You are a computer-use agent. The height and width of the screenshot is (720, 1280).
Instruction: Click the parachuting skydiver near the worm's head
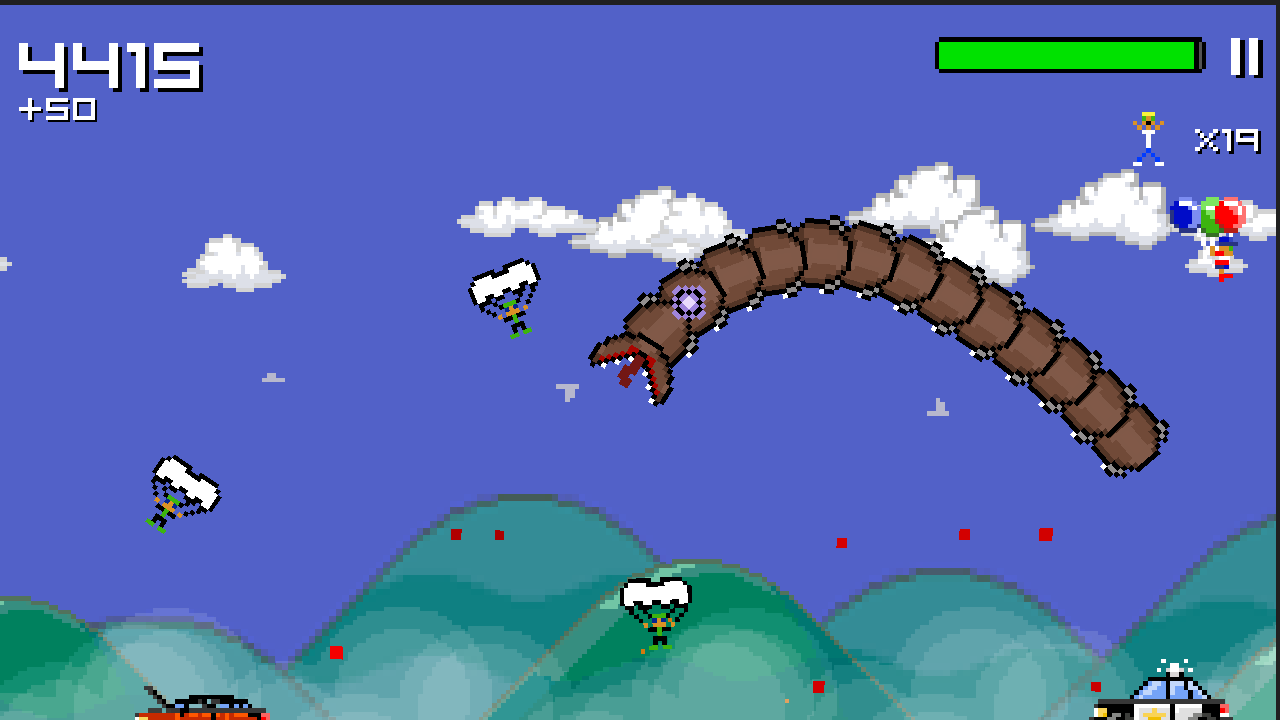(505, 300)
